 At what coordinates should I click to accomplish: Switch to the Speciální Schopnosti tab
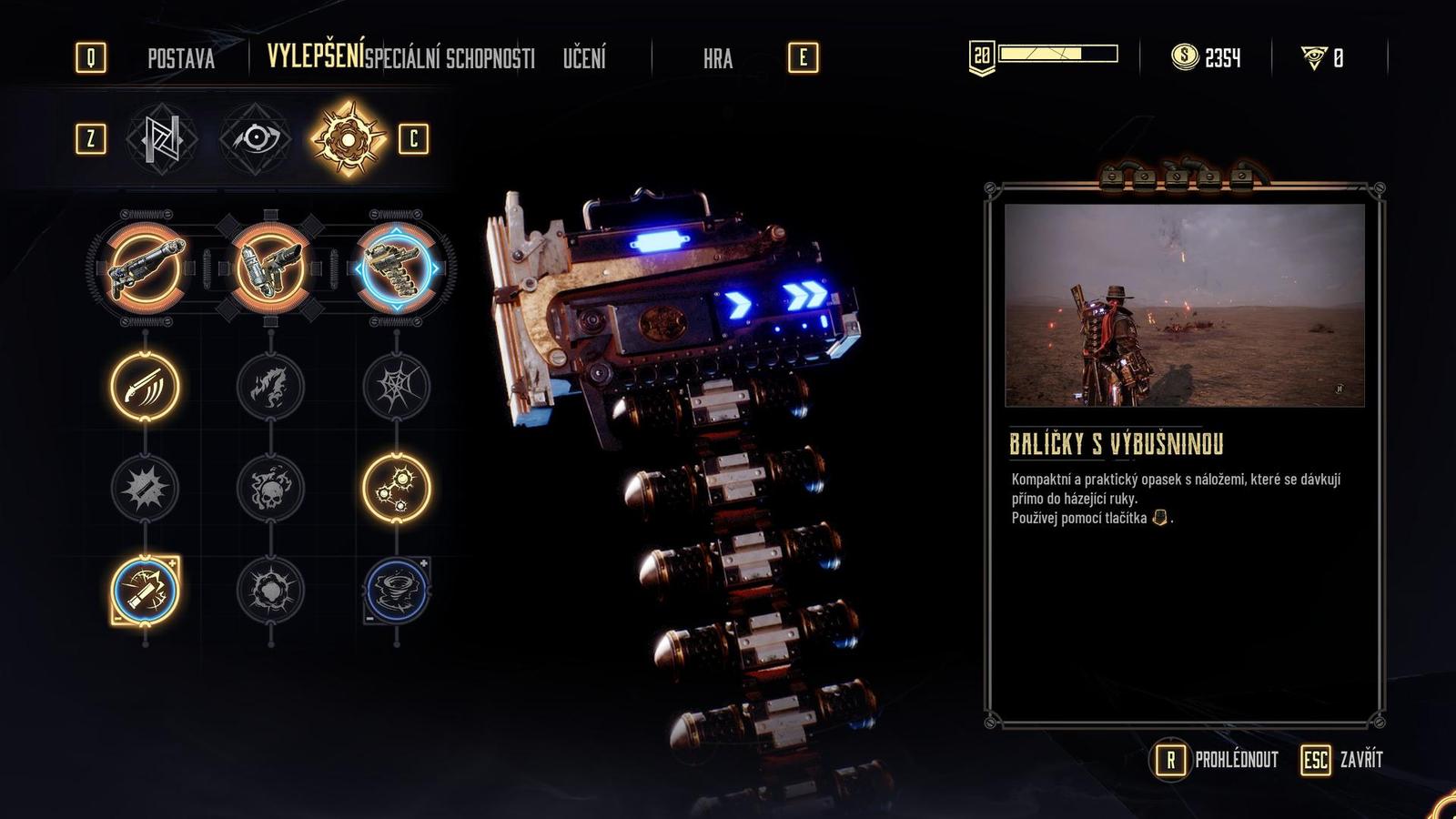coord(450,59)
